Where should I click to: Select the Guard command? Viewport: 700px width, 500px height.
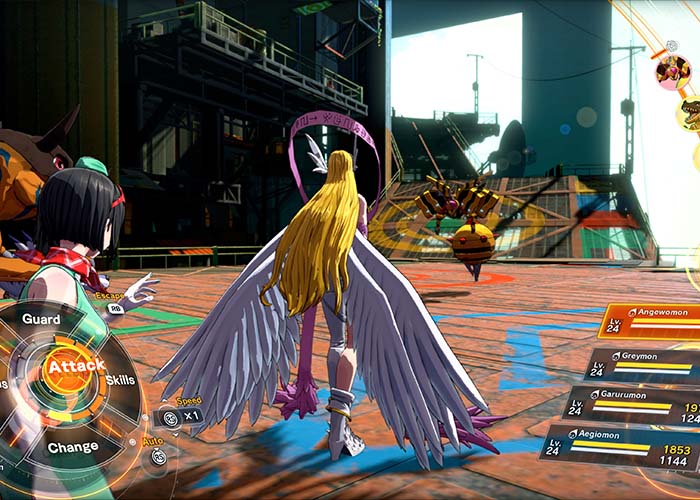40,319
